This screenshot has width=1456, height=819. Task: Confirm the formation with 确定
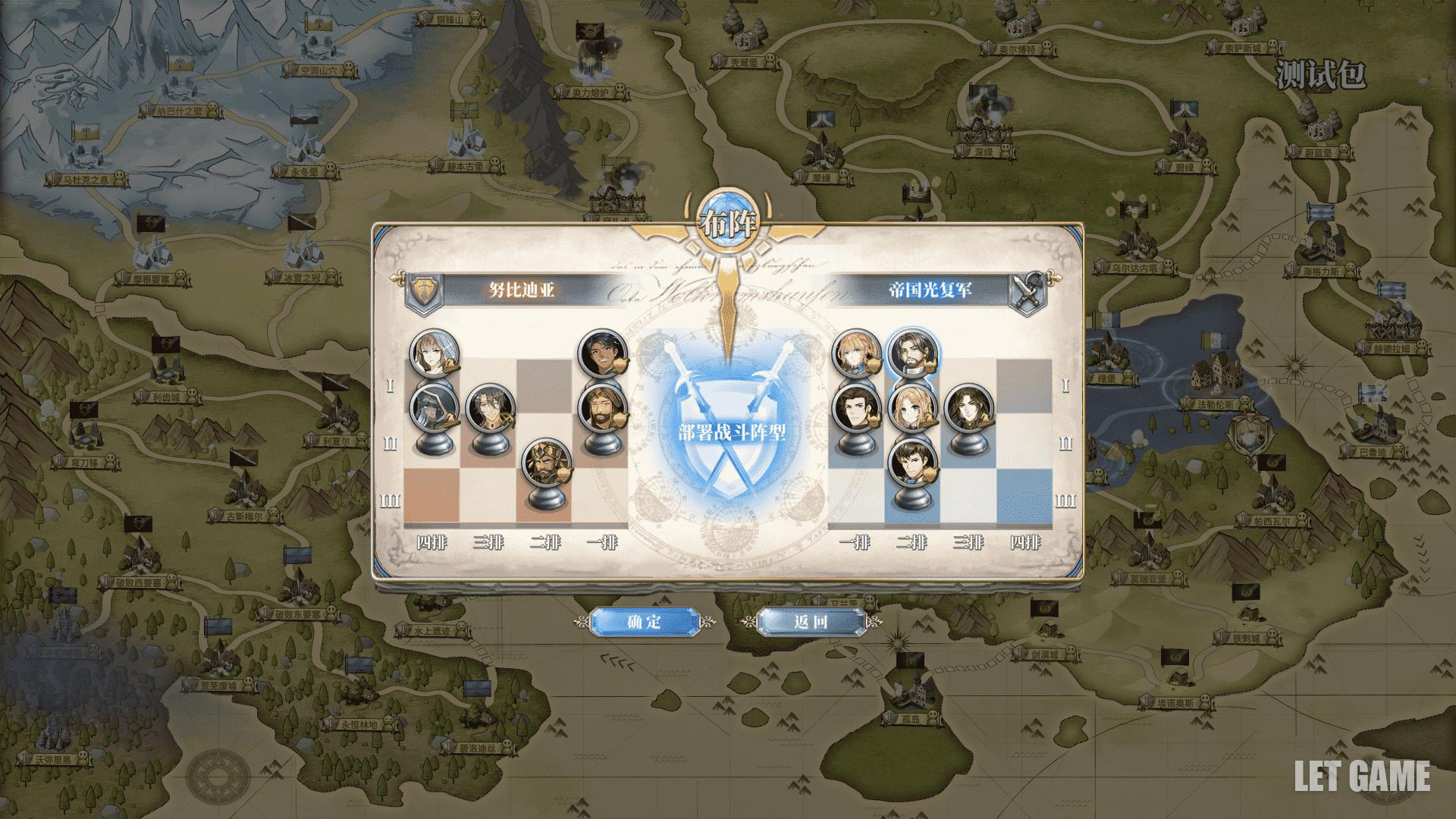pos(644,622)
